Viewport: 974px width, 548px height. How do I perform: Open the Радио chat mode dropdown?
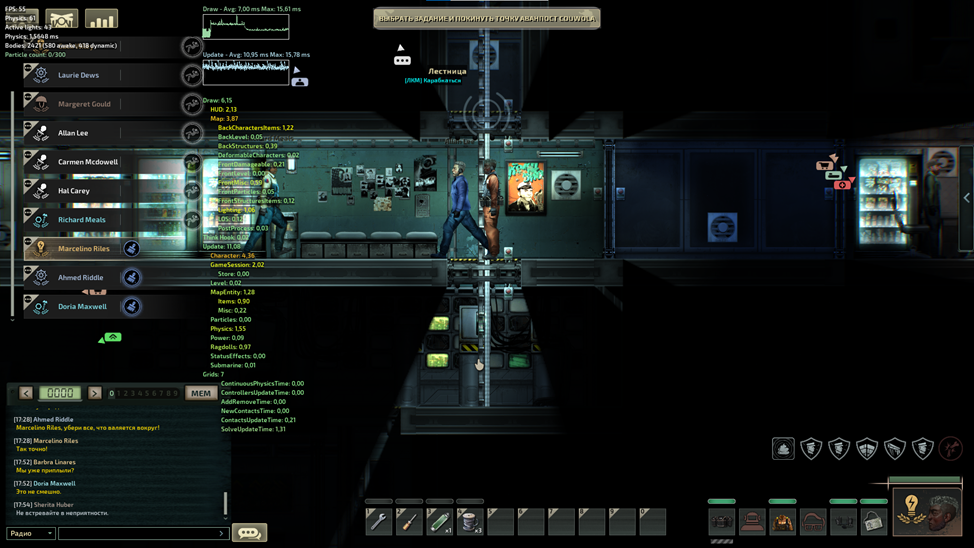click(31, 533)
